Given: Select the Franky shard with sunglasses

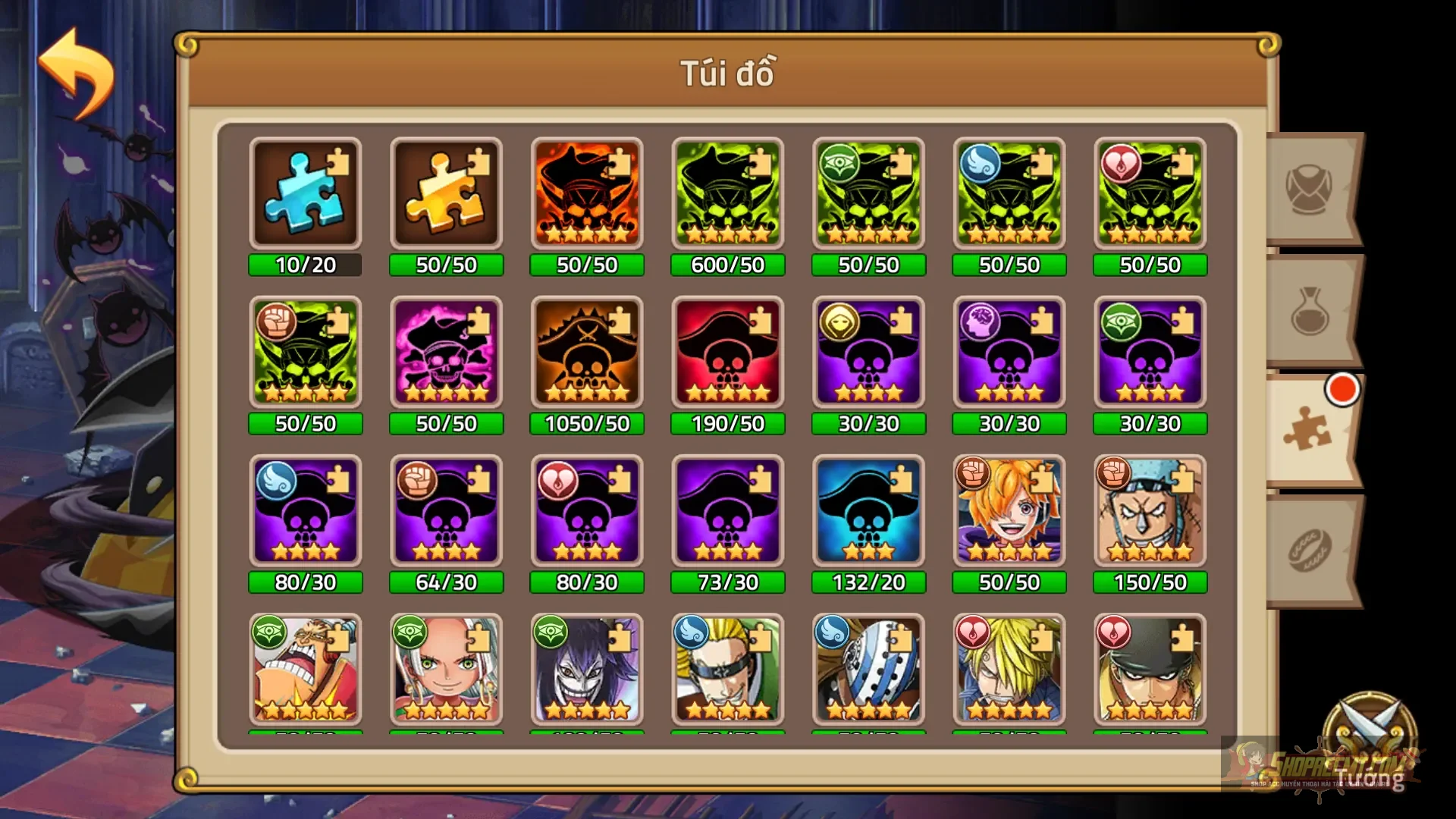Looking at the screenshot, I should [x=1150, y=510].
